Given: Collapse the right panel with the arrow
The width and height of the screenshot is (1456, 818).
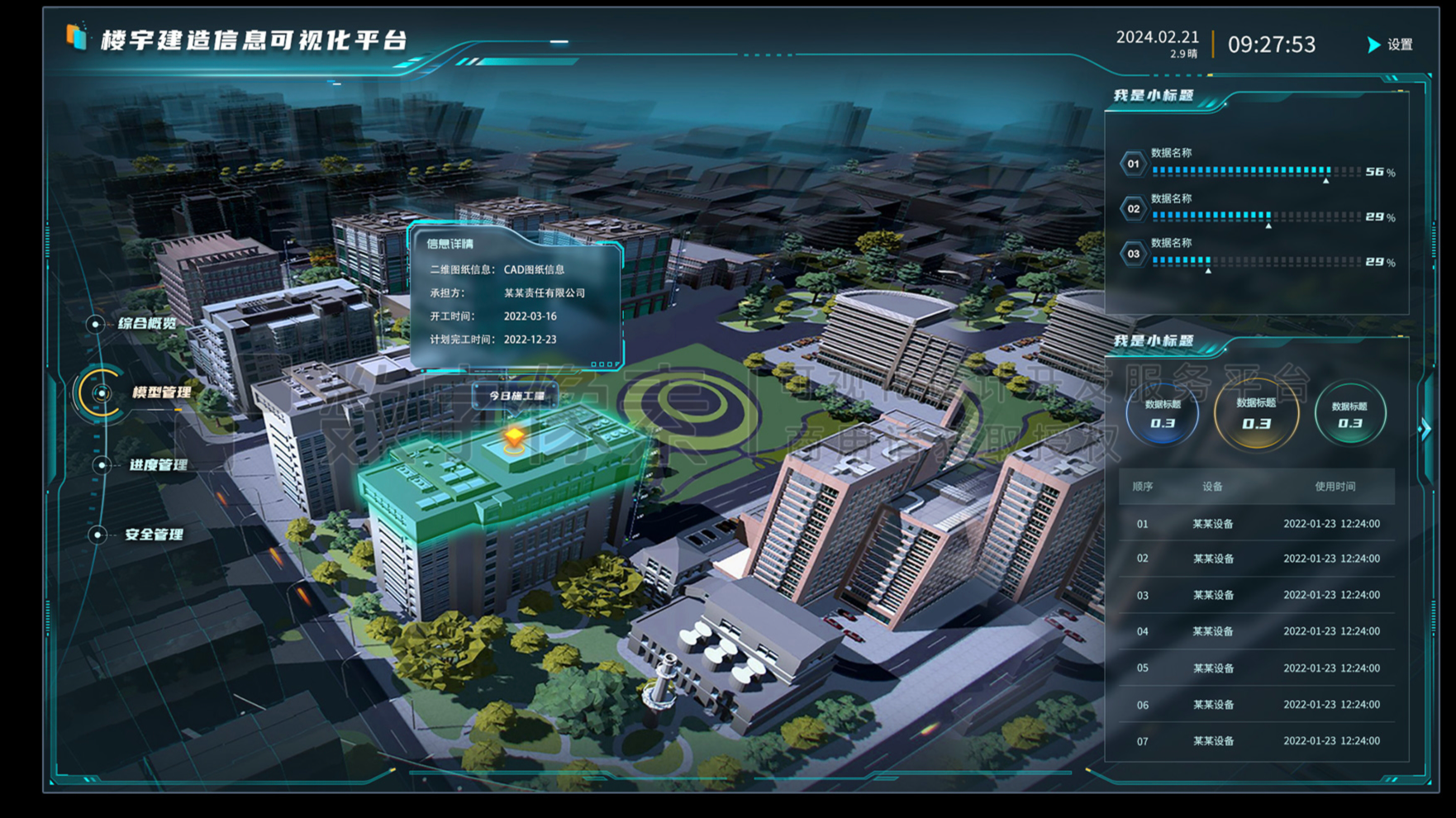Looking at the screenshot, I should coord(1425,429).
